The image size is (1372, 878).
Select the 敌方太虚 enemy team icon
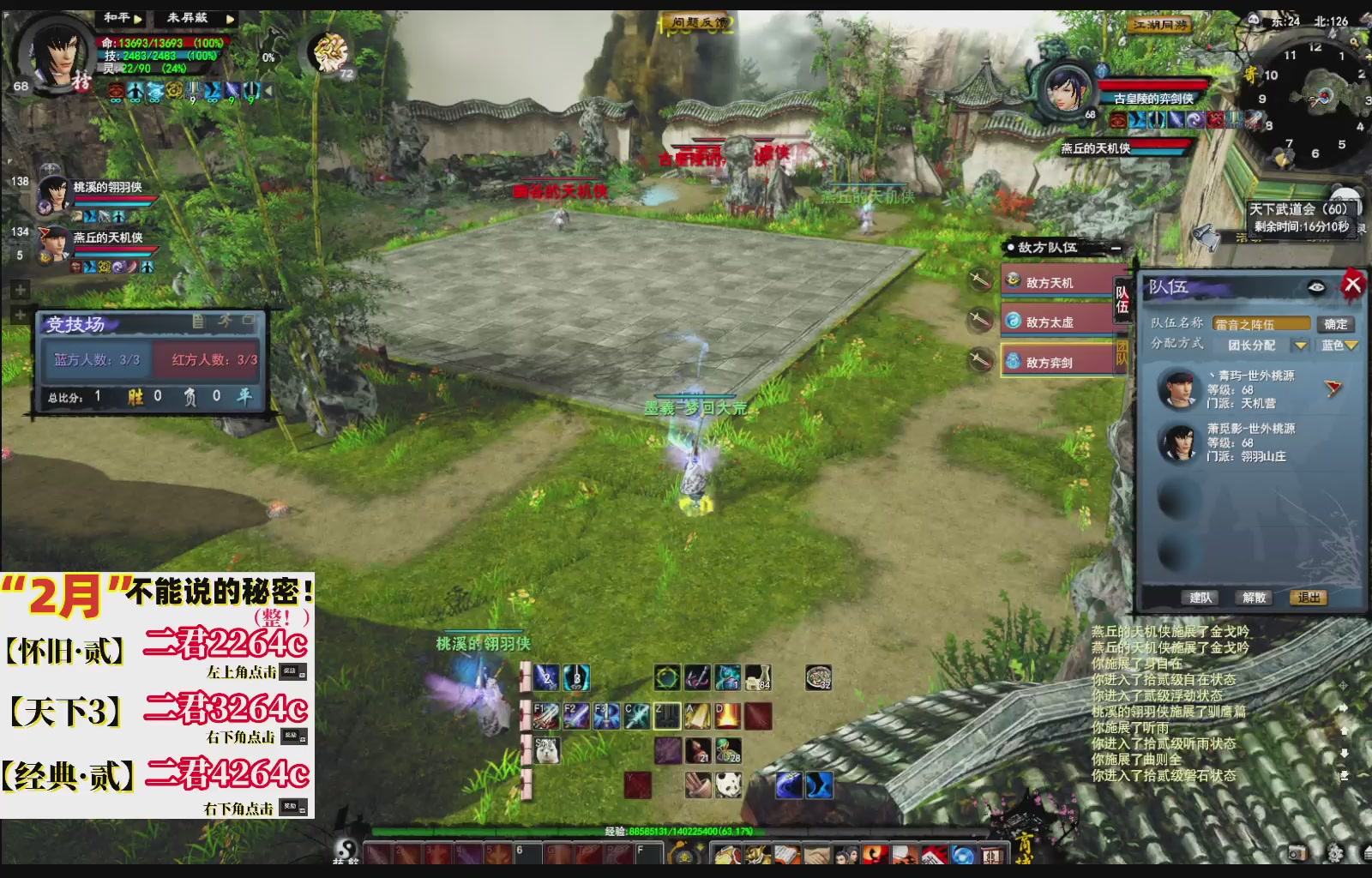(x=1013, y=318)
